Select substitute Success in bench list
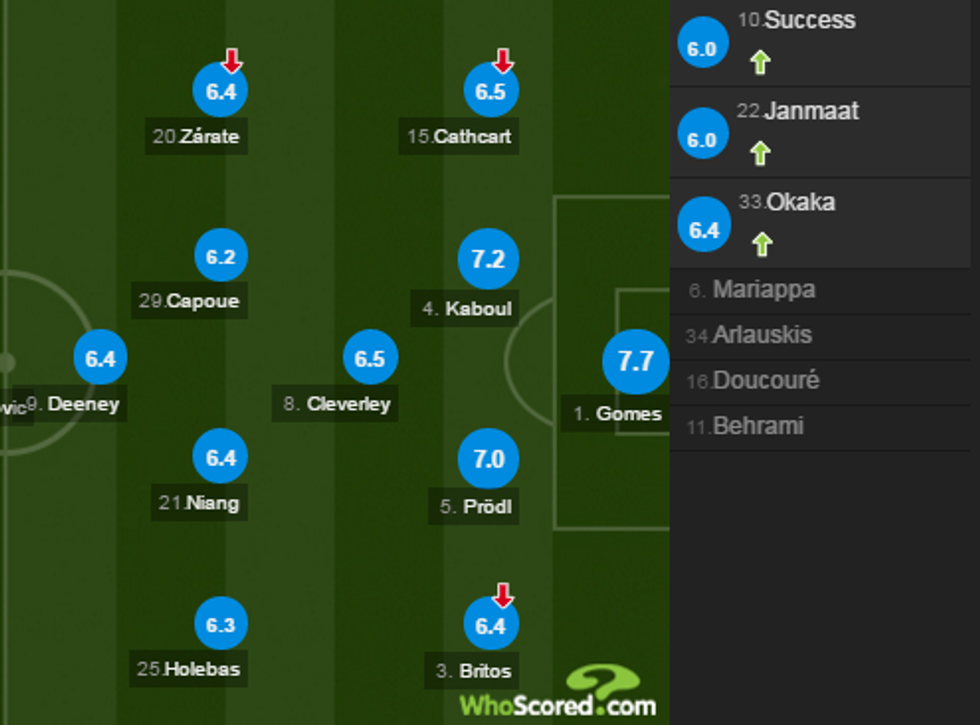 coord(810,21)
